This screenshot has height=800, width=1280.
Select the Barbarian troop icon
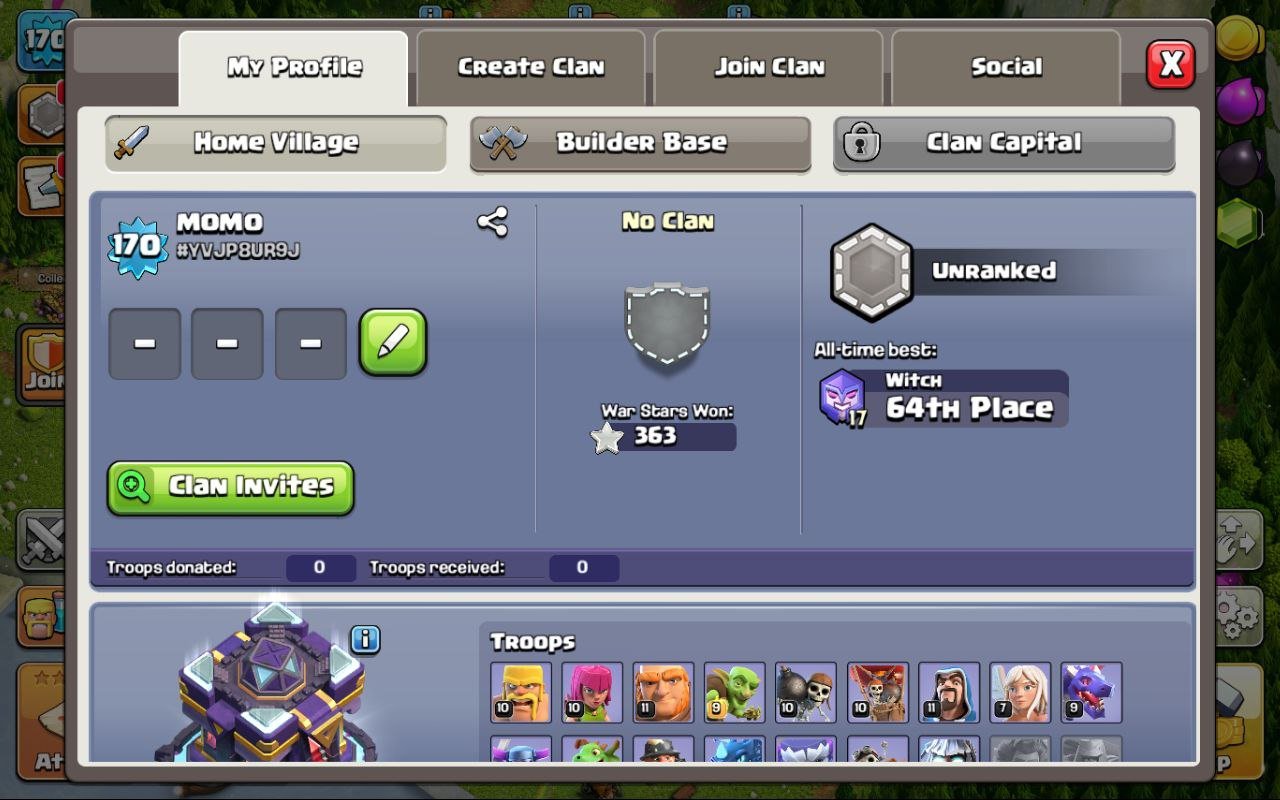pyautogui.click(x=520, y=692)
